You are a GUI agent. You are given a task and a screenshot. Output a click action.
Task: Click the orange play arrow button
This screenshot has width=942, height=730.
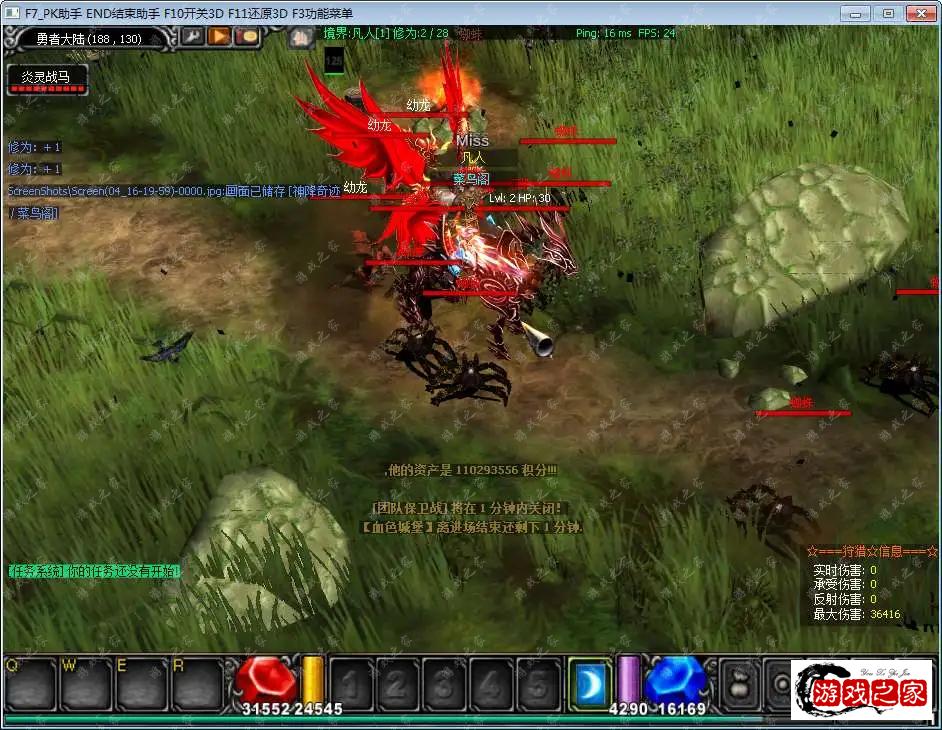point(219,37)
